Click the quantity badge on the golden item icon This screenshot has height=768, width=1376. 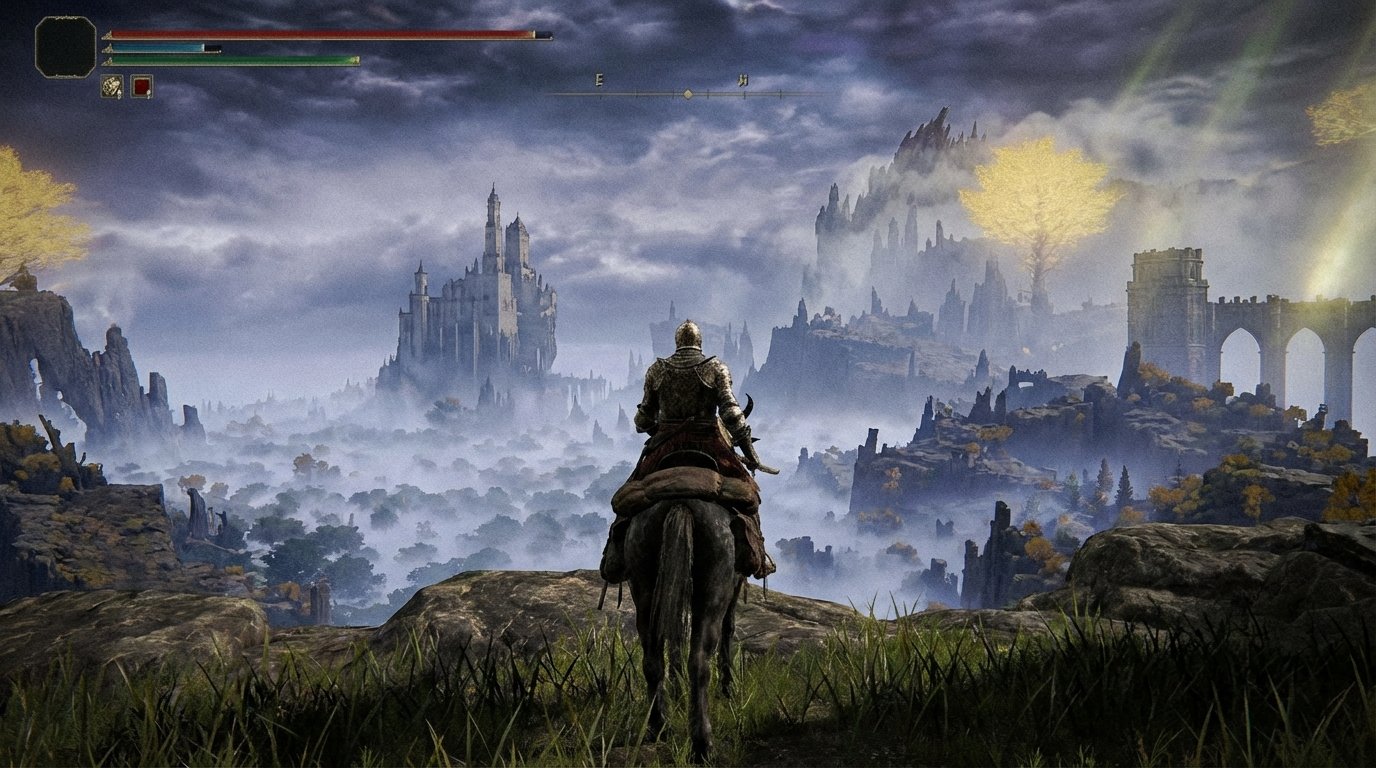coord(119,93)
